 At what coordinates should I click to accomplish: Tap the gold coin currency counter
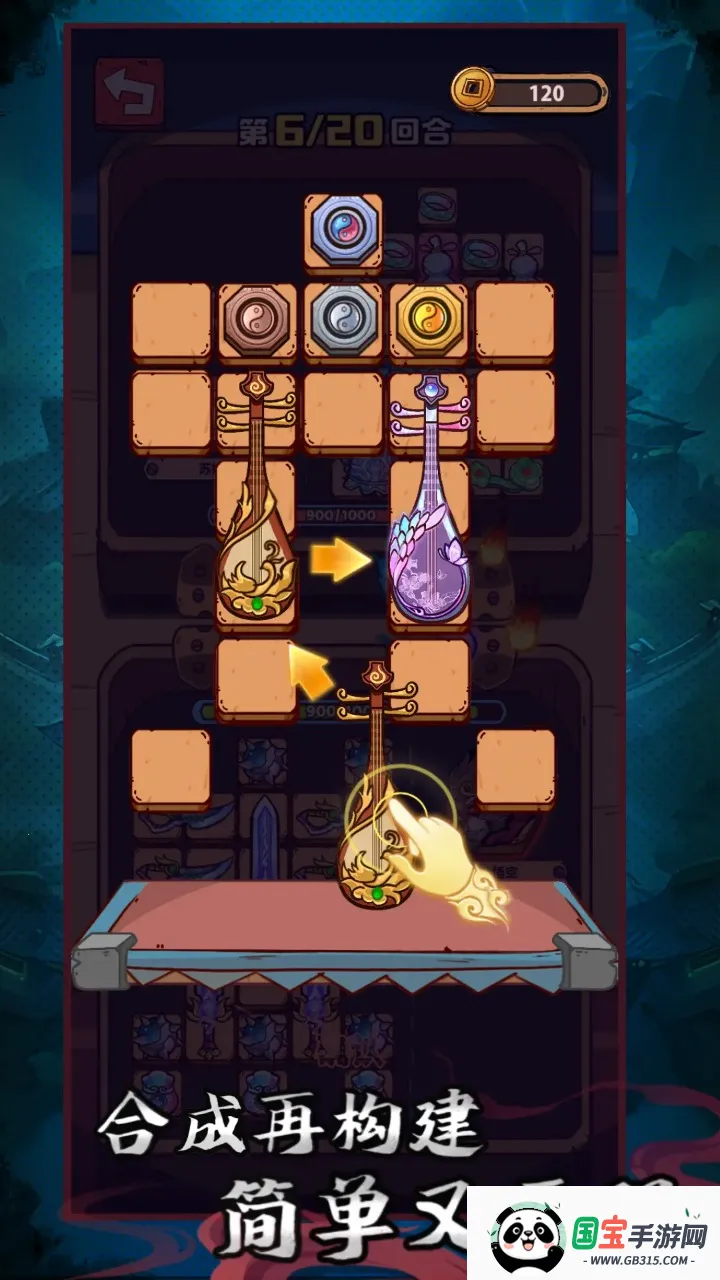point(529,93)
